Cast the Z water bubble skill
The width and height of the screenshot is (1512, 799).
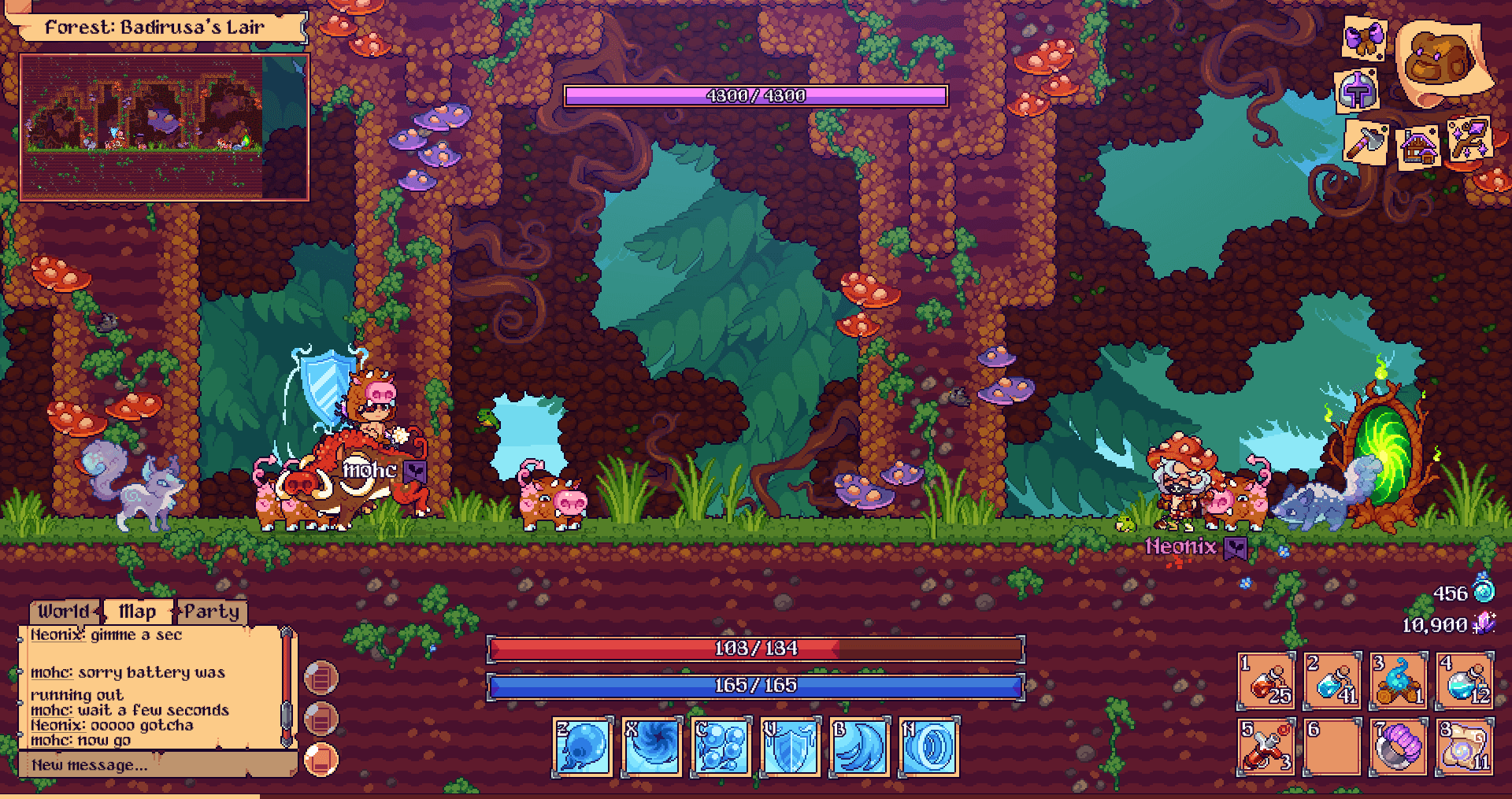pyautogui.click(x=583, y=747)
